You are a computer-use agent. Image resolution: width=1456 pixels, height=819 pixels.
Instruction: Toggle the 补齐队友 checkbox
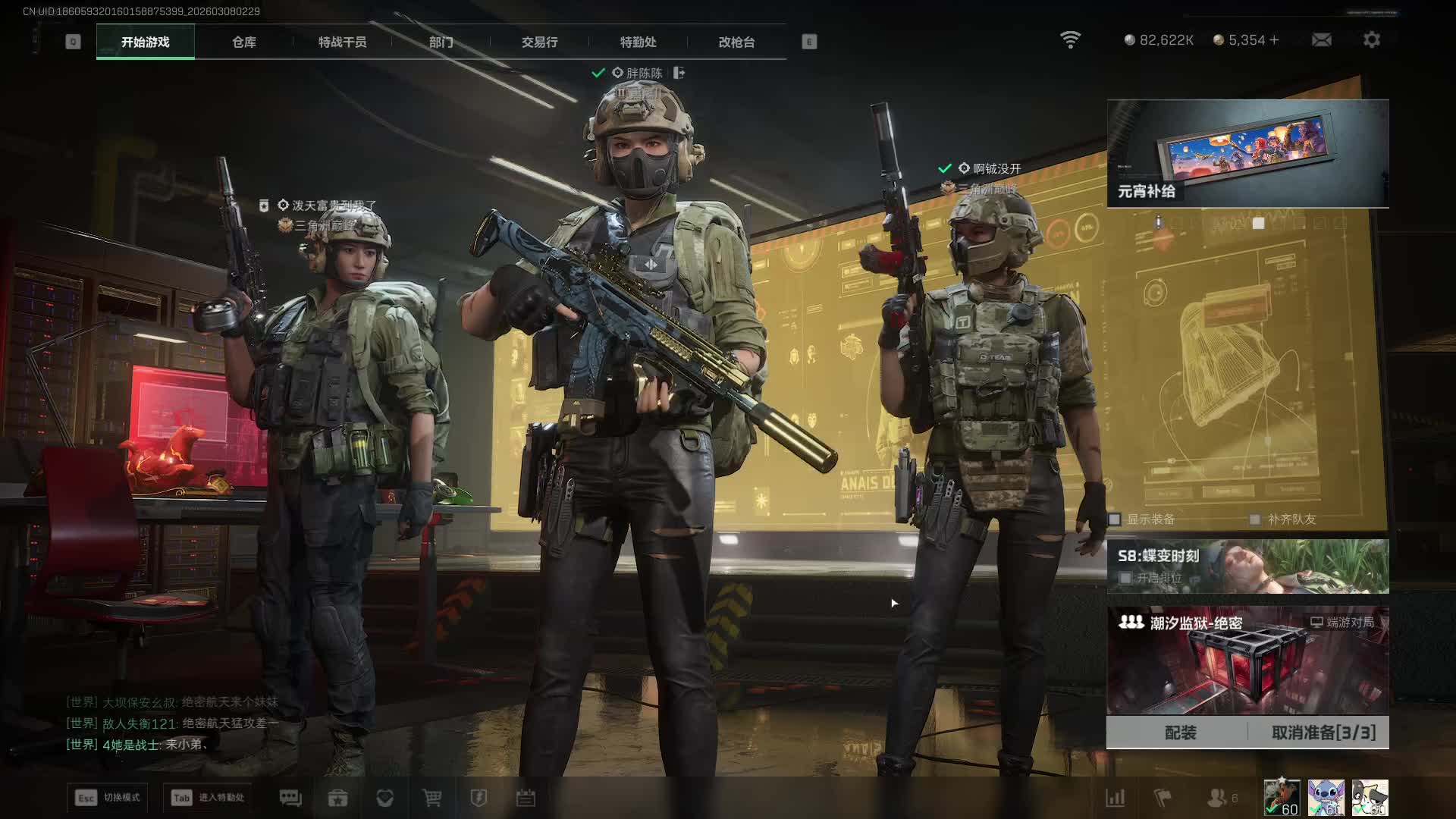point(1255,519)
